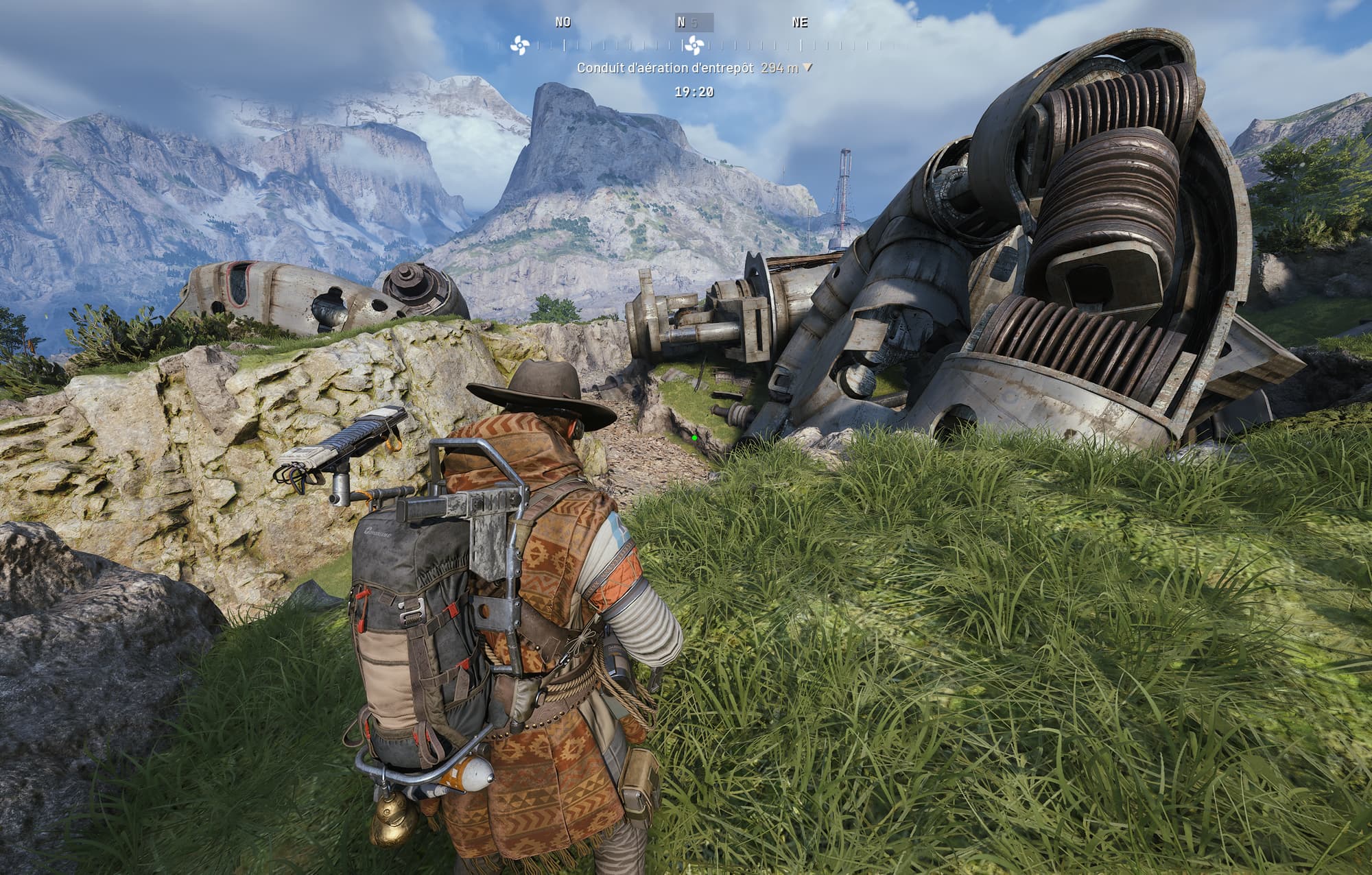Click the N heading box on the compass
This screenshot has height=875, width=1372.
(x=694, y=23)
